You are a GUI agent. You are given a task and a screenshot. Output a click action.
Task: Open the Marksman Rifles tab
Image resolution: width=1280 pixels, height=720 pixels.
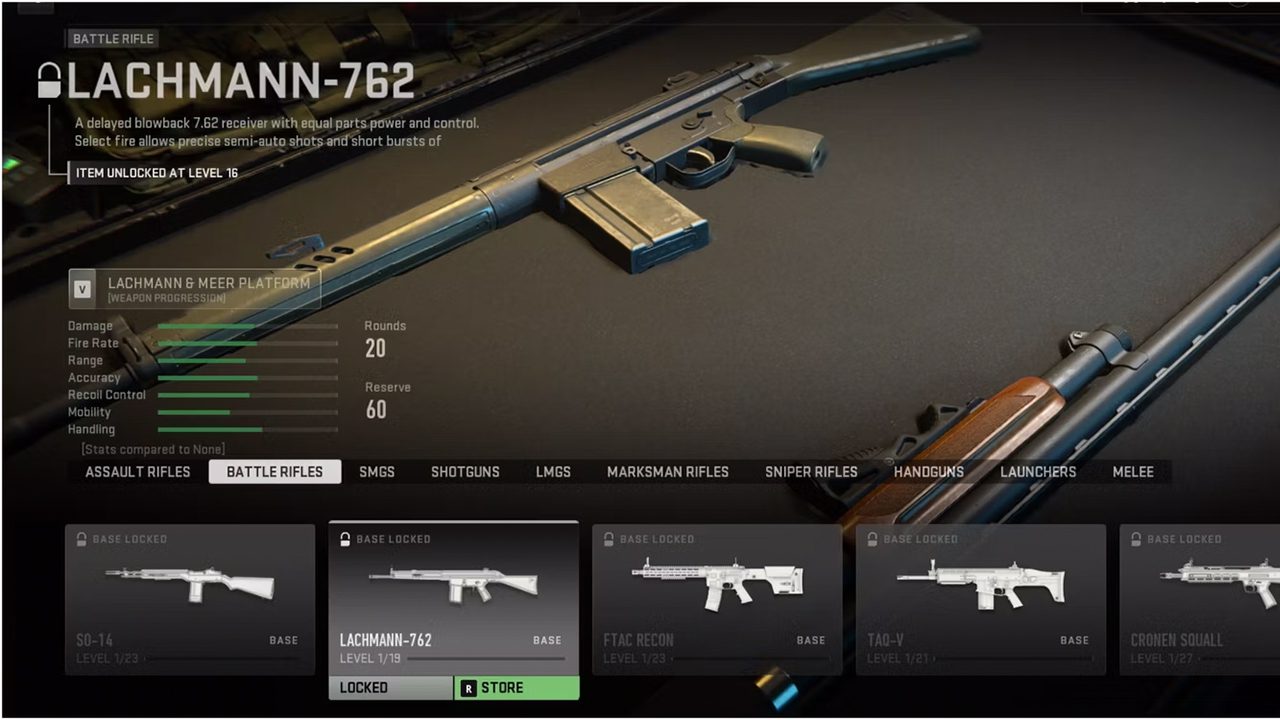pyautogui.click(x=668, y=472)
